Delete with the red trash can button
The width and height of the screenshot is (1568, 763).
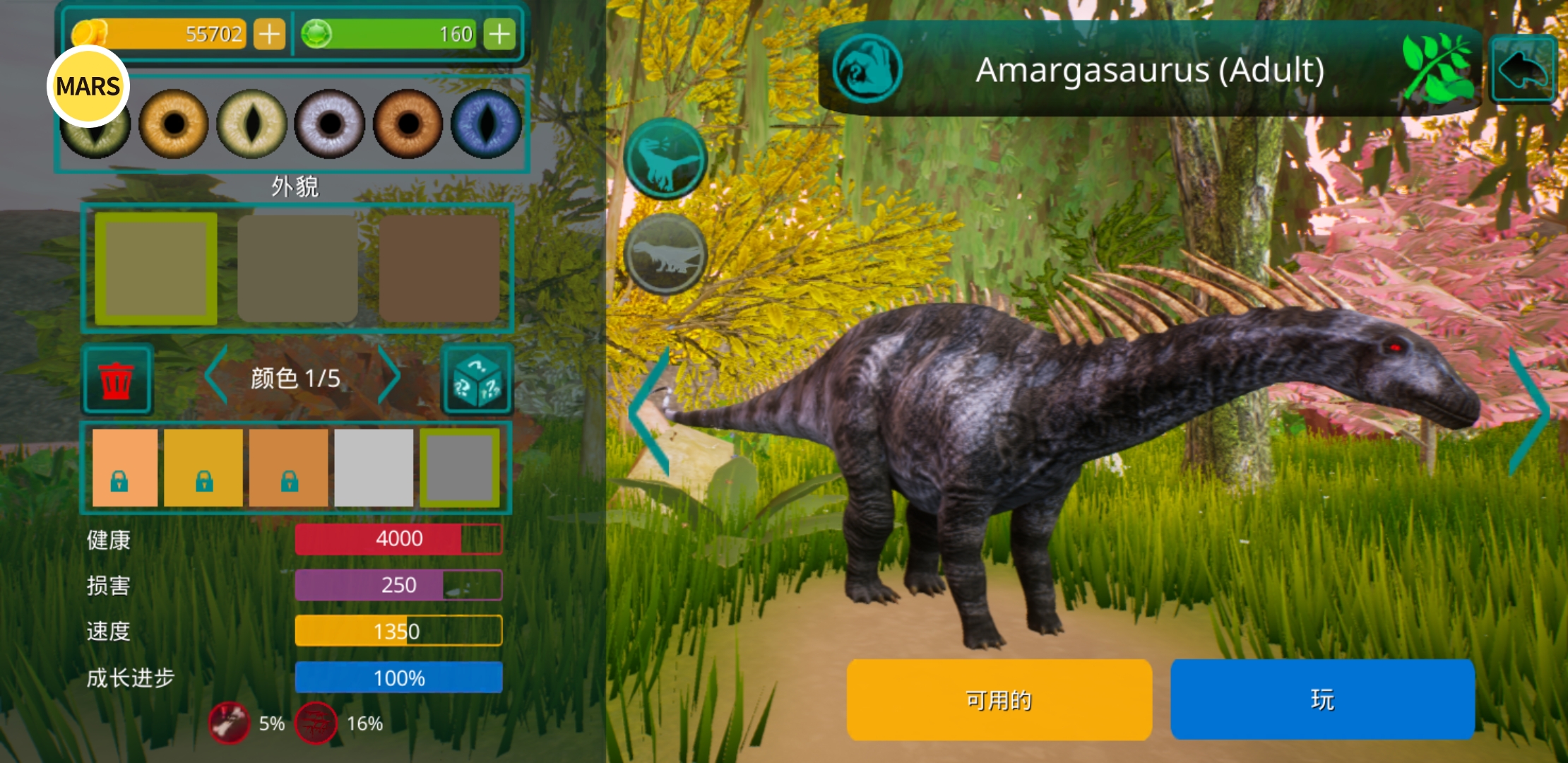tap(117, 379)
